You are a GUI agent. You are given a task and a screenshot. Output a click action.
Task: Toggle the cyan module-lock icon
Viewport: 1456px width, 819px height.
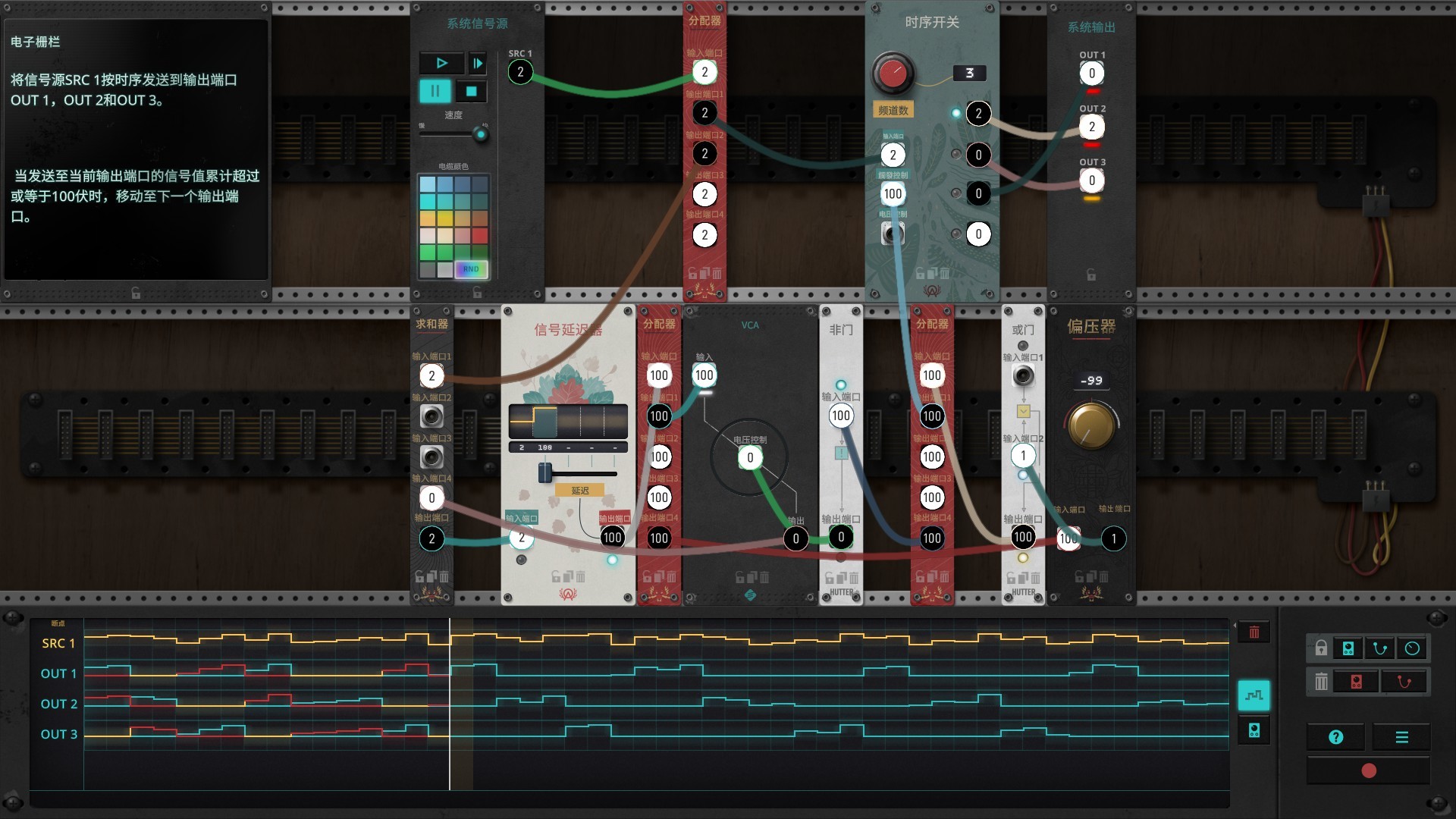[x=1348, y=648]
